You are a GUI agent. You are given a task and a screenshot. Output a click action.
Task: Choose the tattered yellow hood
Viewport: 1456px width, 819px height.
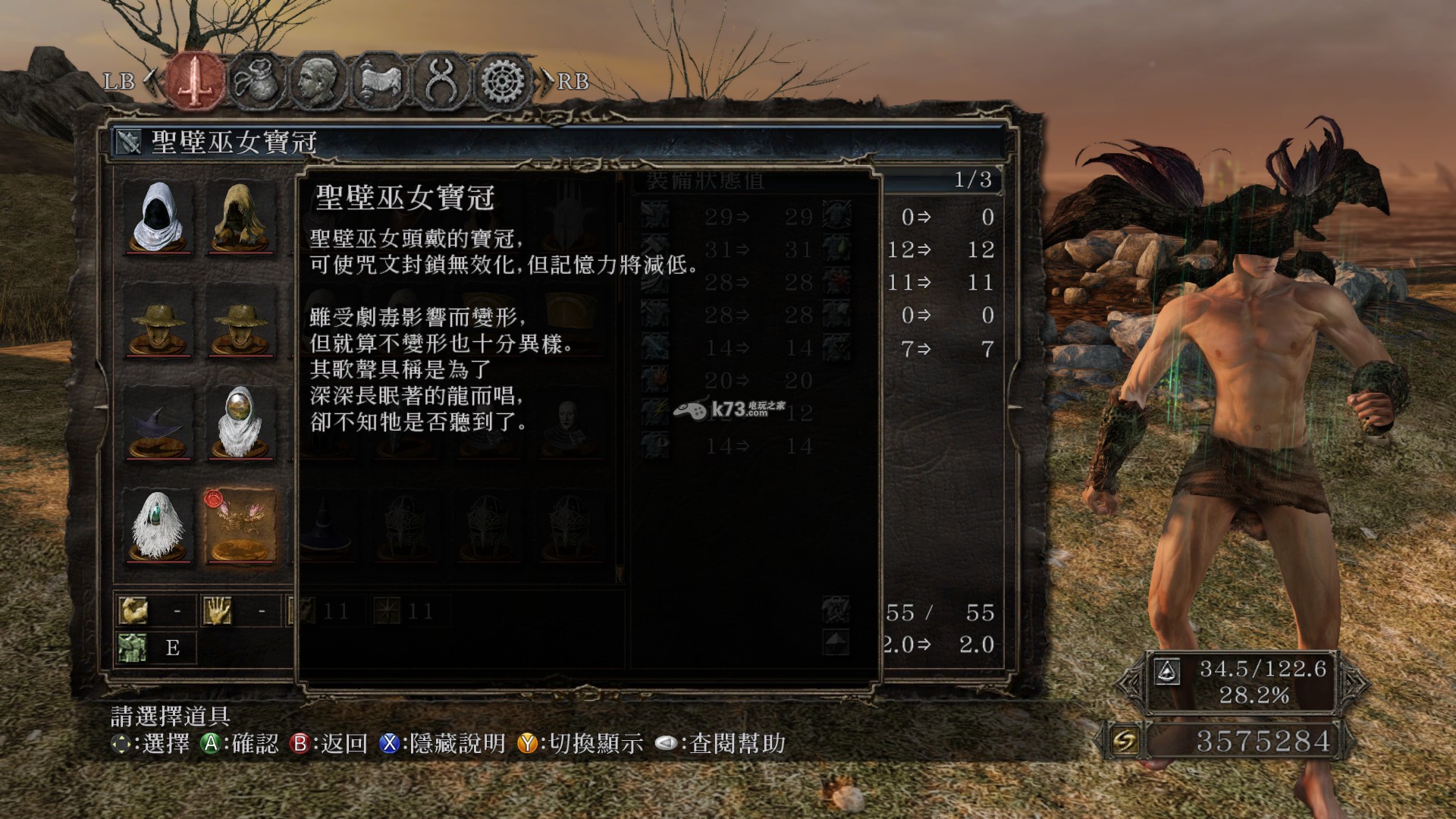pos(240,217)
